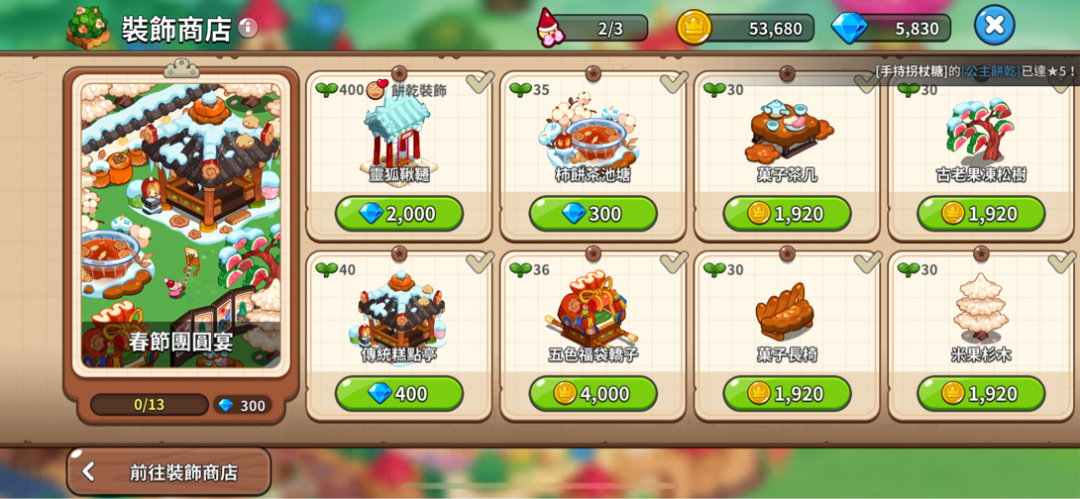Purchase 米果杉木 for 1,920 coins
The width and height of the screenshot is (1080, 499).
click(980, 394)
